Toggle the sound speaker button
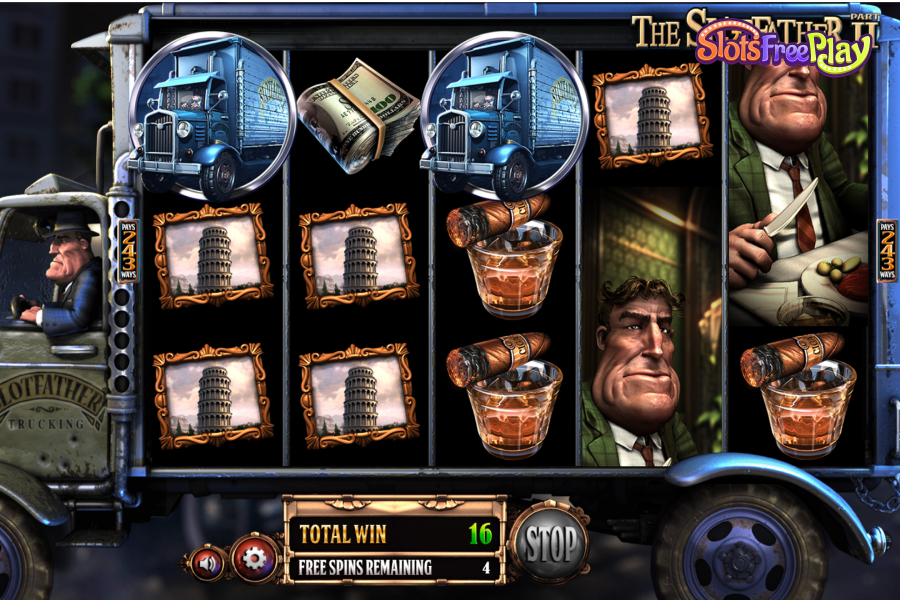The width and height of the screenshot is (900, 600). click(208, 563)
